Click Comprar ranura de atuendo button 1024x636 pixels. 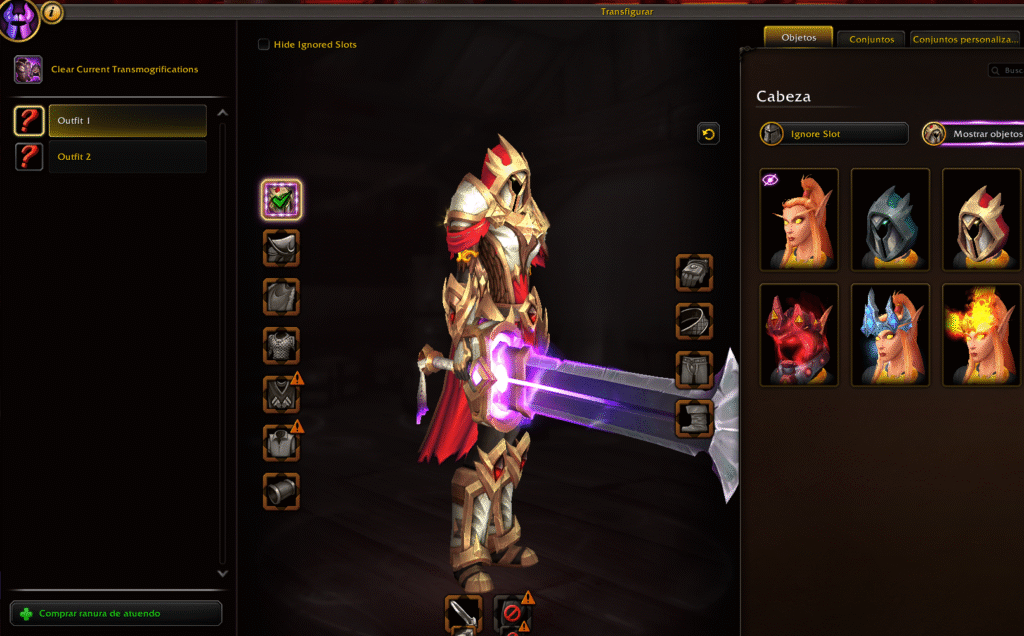pos(116,613)
